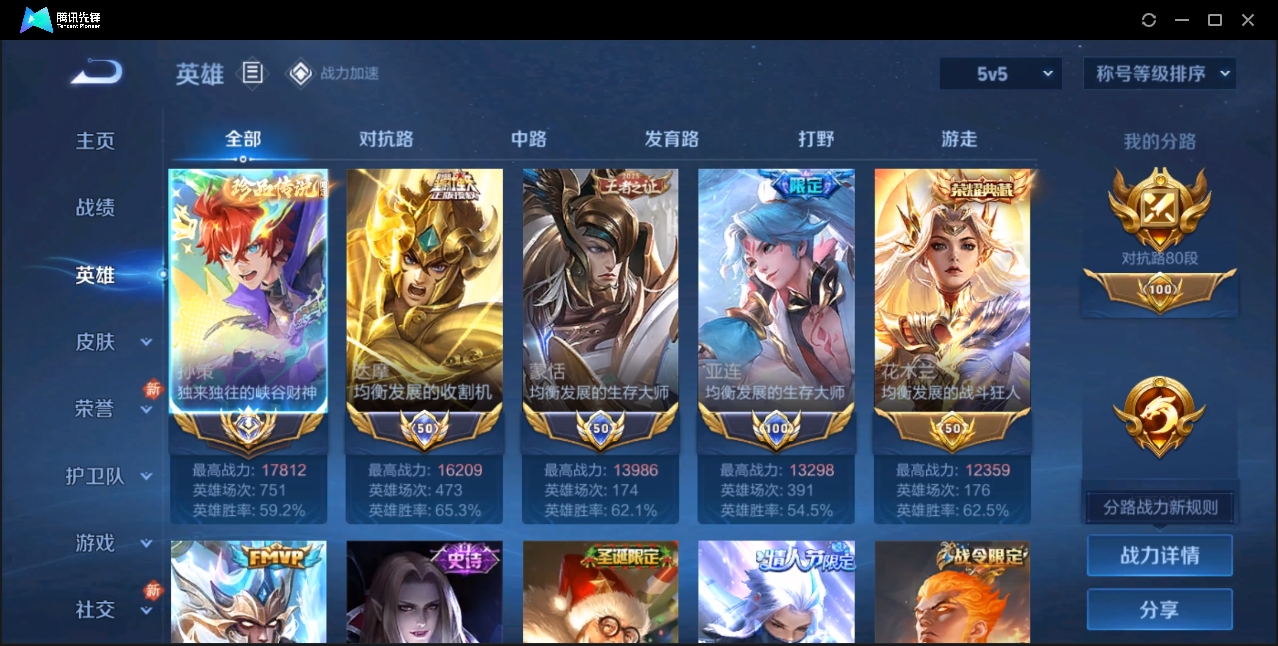Go back using the return arrow
Image resolution: width=1278 pixels, height=646 pixels.
click(96, 72)
